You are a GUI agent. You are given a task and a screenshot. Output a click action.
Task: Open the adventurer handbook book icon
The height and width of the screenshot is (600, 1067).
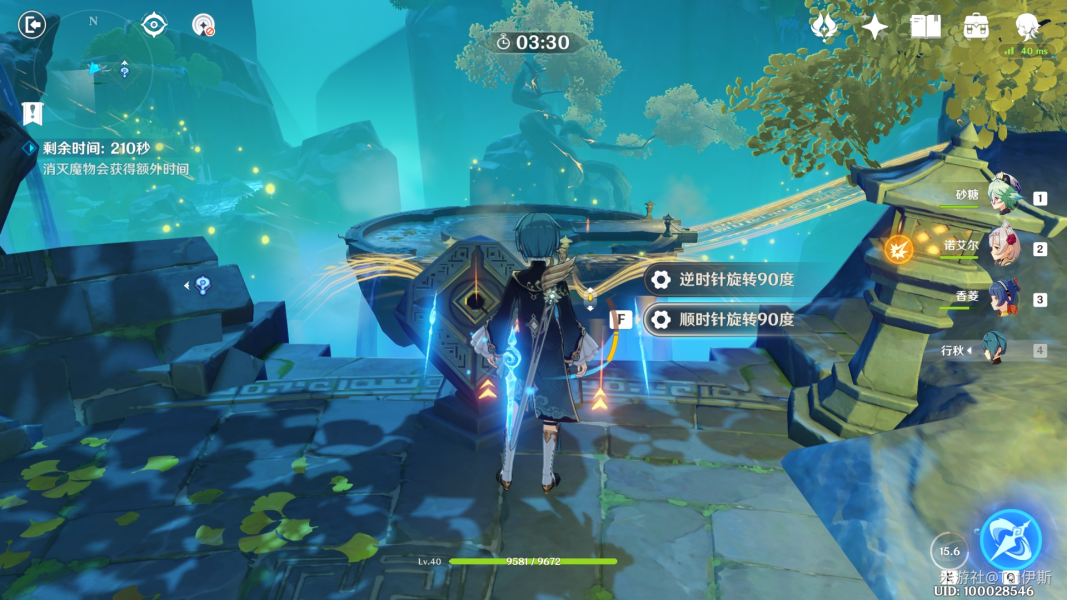tap(926, 27)
